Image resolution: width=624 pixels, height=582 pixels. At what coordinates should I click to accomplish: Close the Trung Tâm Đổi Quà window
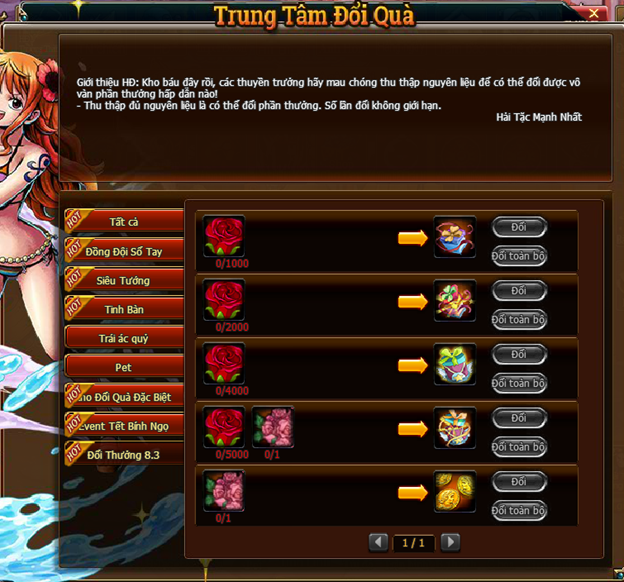pos(594,15)
